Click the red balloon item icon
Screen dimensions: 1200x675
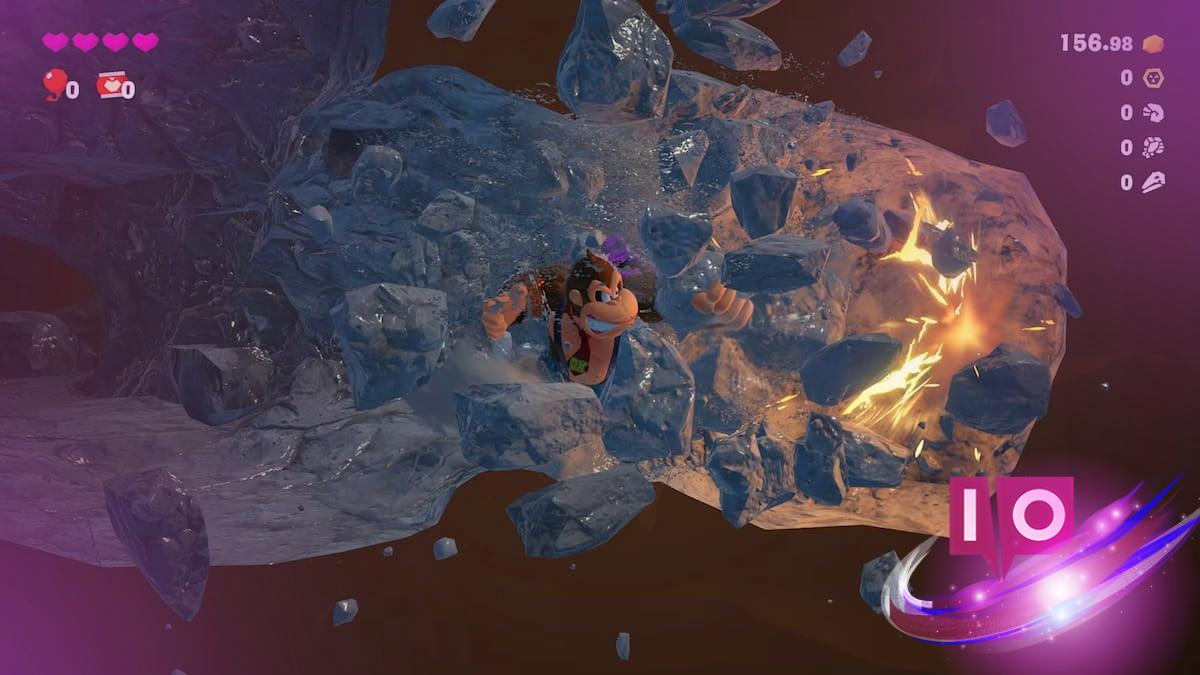pyautogui.click(x=52, y=85)
